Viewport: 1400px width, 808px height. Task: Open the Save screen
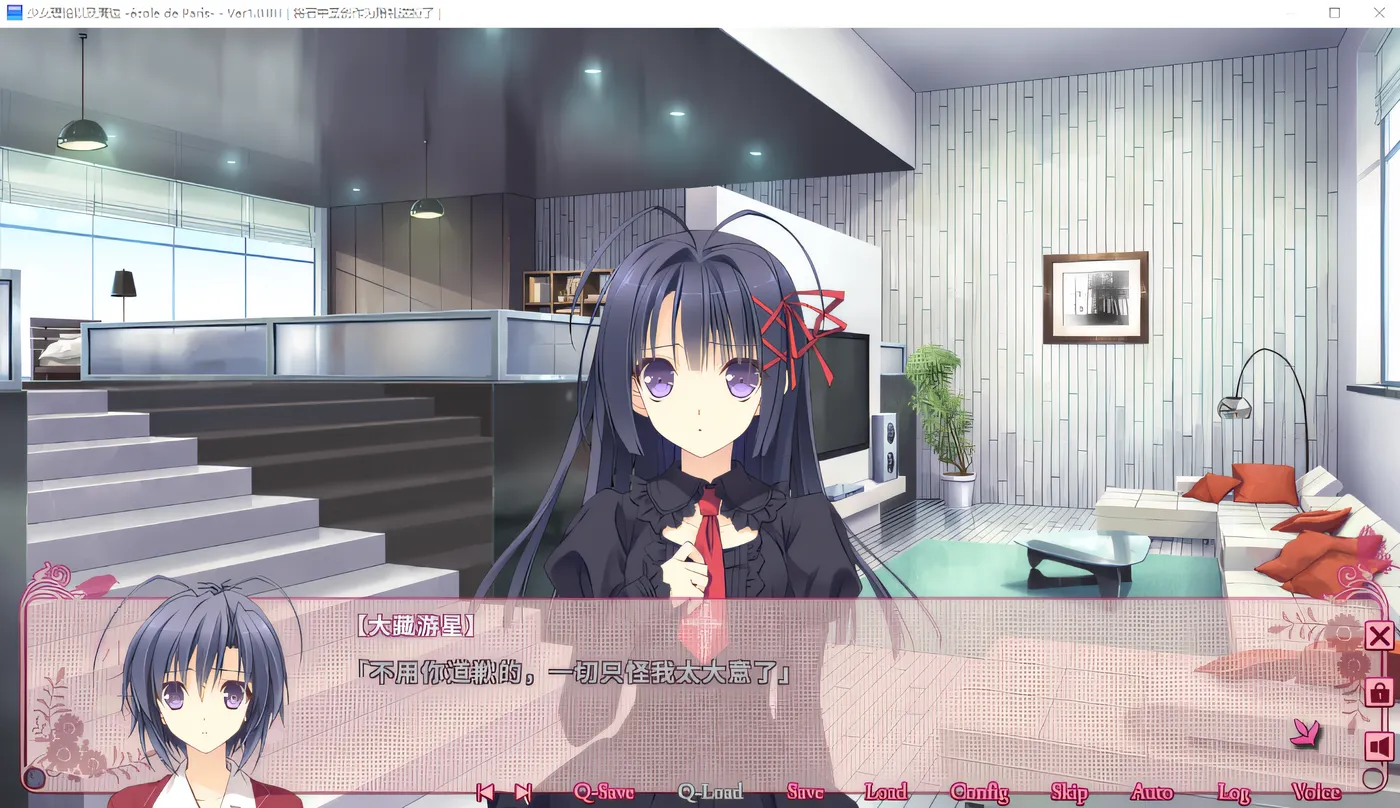[806, 790]
